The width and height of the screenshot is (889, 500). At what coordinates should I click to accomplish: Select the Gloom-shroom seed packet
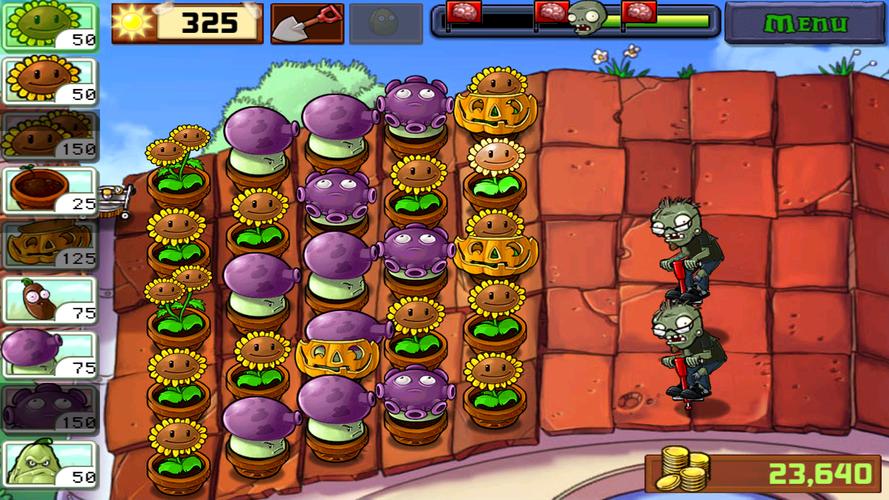(50, 409)
